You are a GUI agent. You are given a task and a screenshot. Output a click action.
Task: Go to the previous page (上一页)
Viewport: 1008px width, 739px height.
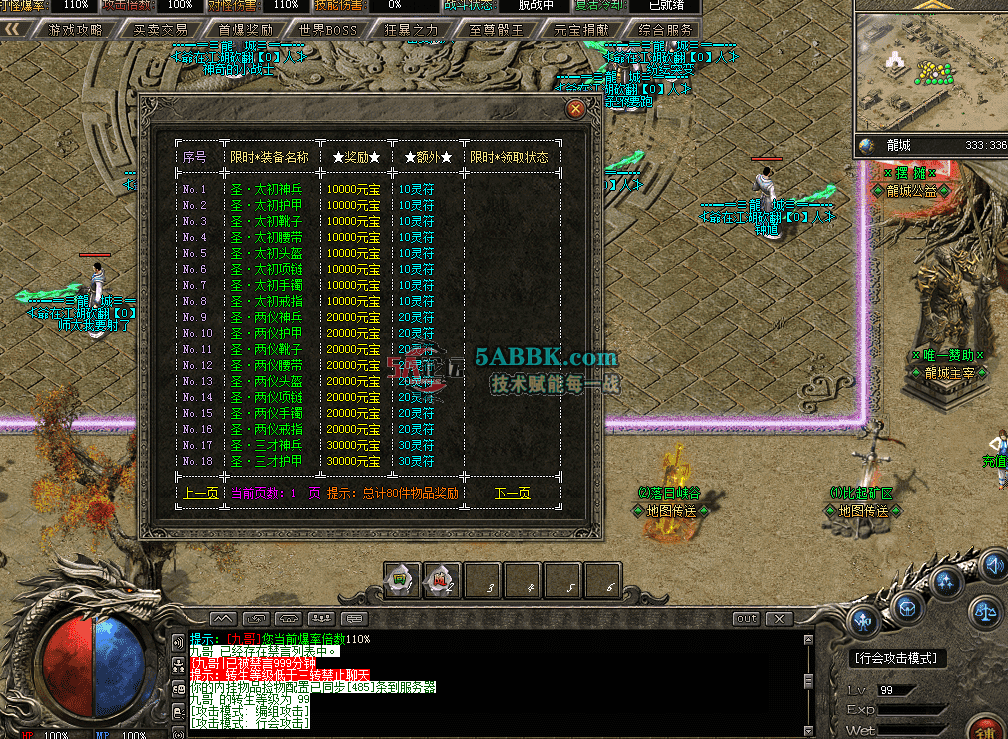(200, 493)
